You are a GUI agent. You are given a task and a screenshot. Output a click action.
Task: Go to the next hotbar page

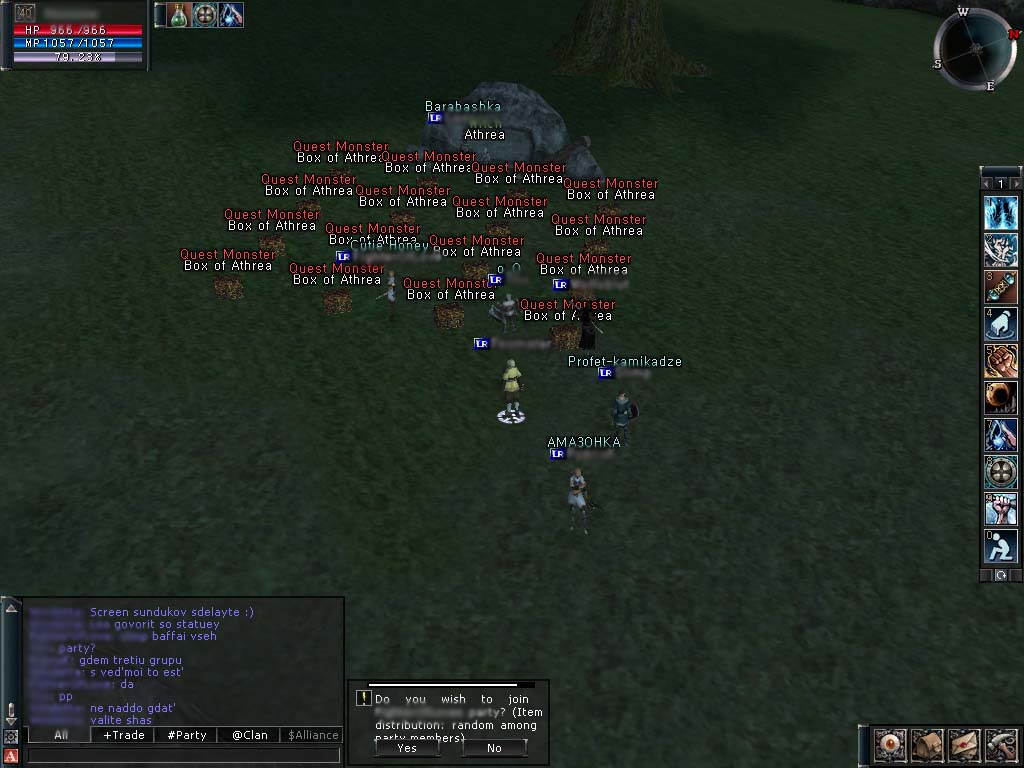point(1017,184)
